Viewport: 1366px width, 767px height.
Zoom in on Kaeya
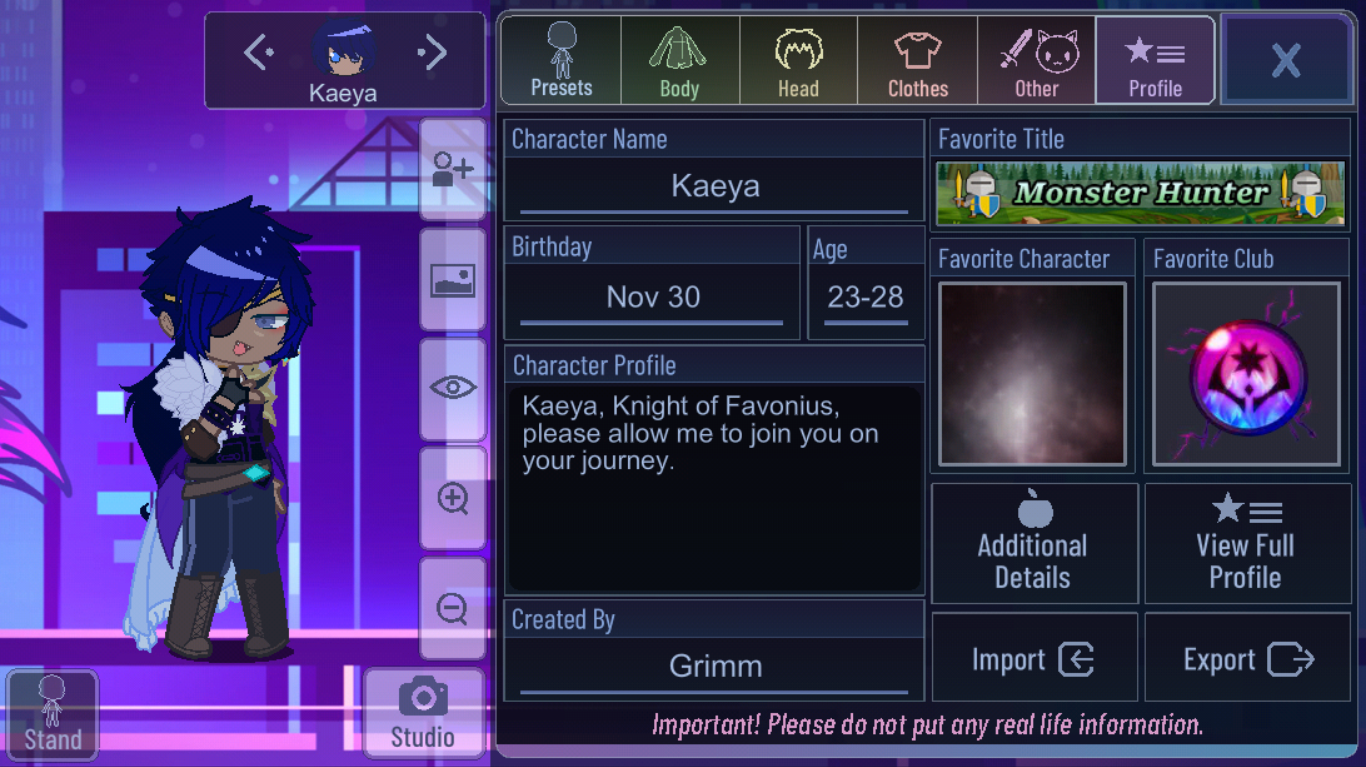[x=453, y=498]
